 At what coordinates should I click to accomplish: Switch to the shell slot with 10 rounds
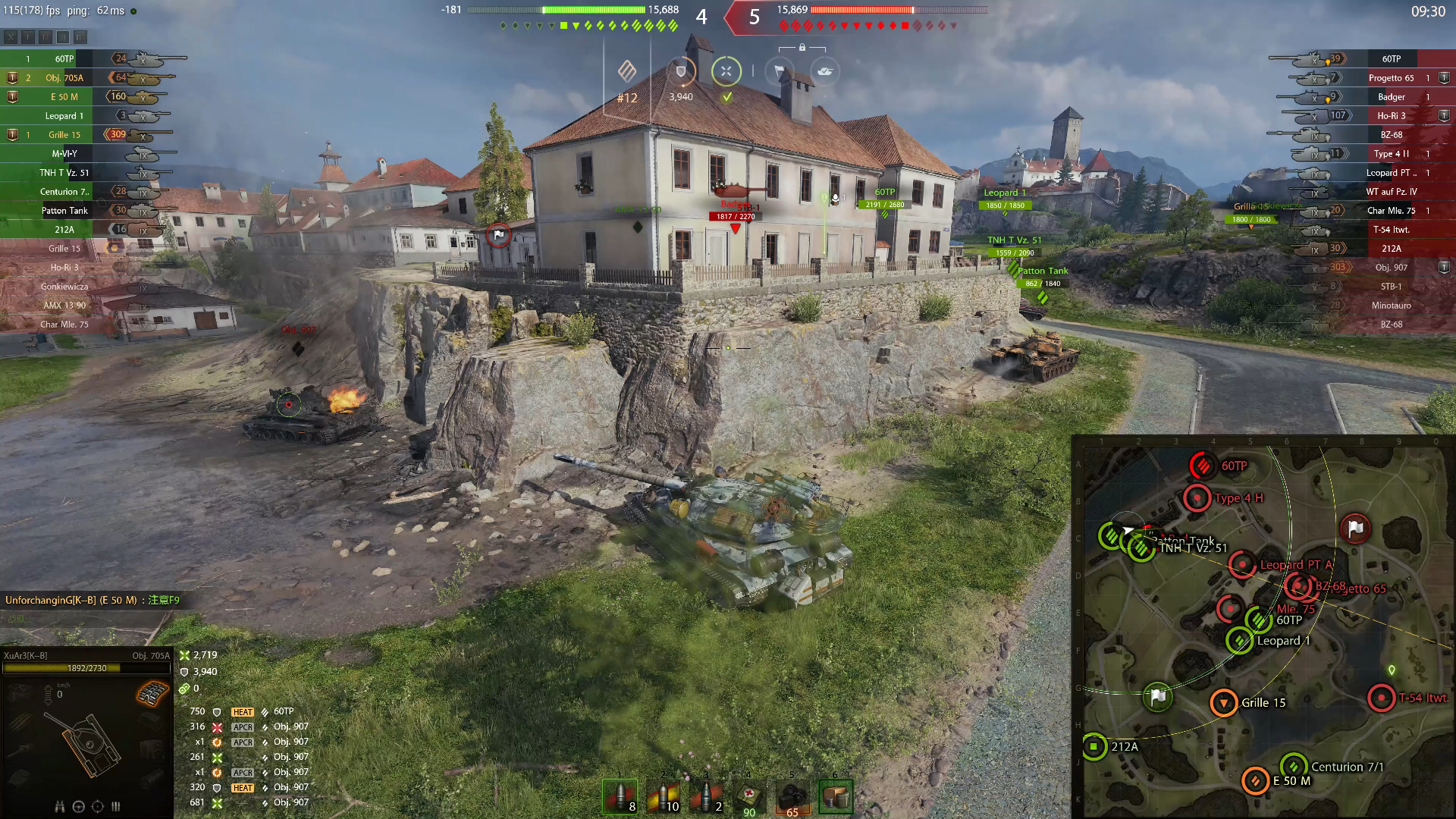coord(663,796)
